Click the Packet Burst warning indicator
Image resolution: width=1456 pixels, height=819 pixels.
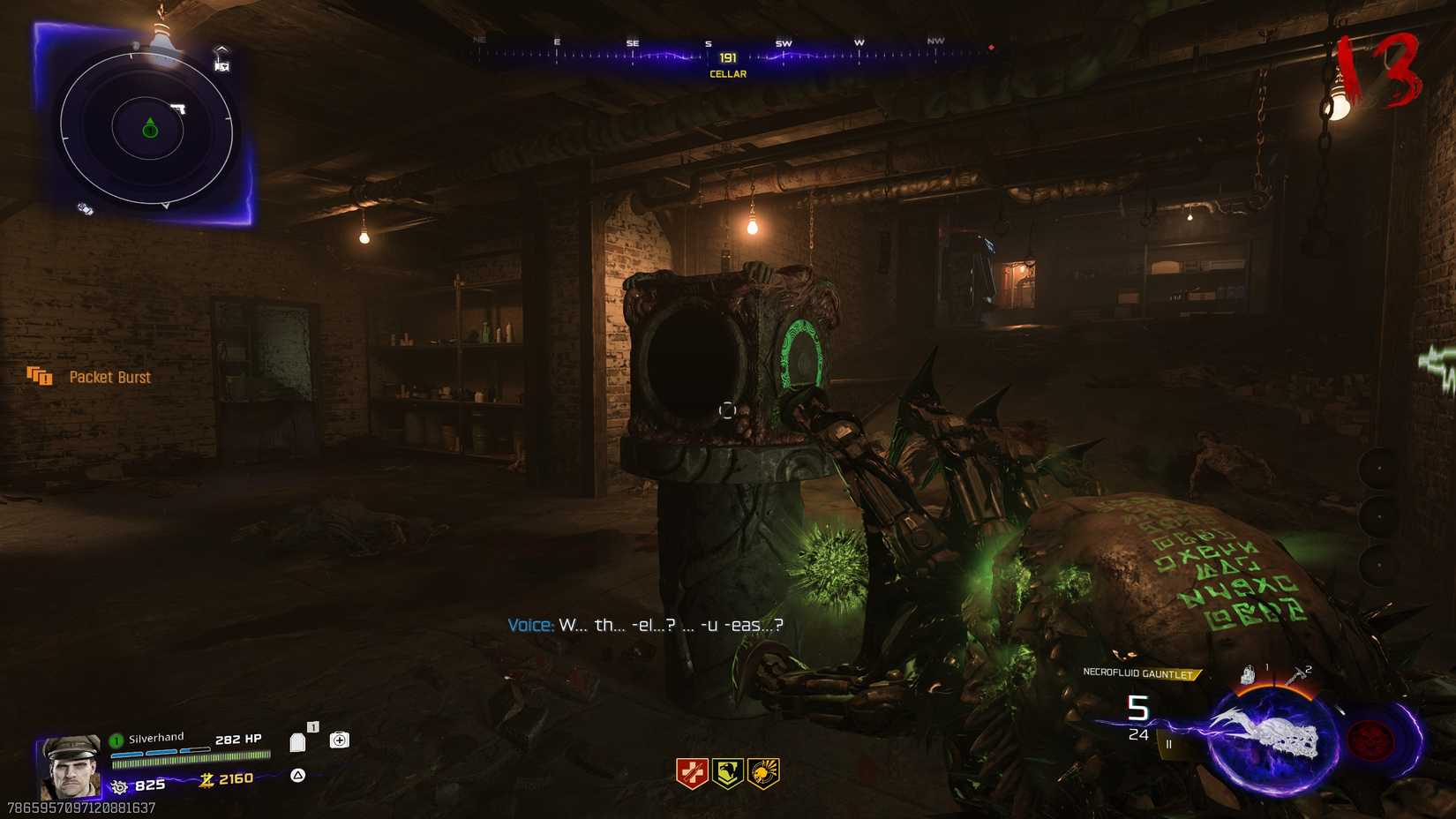[97, 377]
